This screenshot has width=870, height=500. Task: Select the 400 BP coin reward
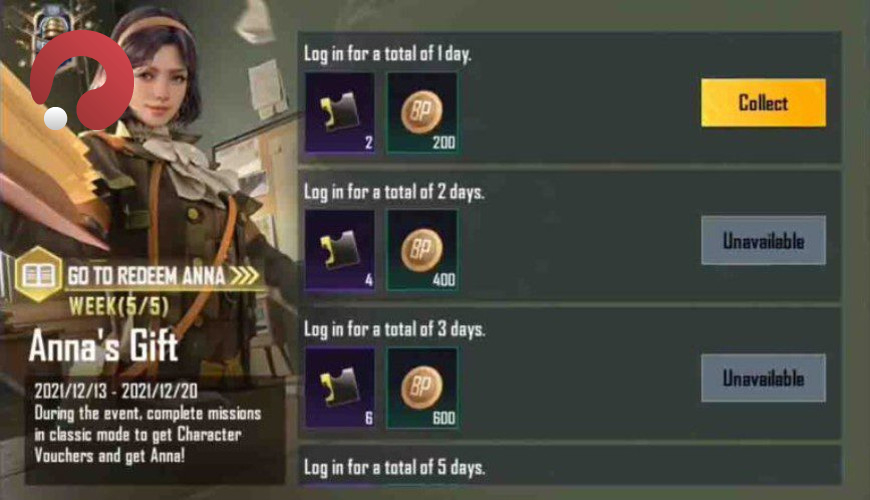(x=422, y=249)
